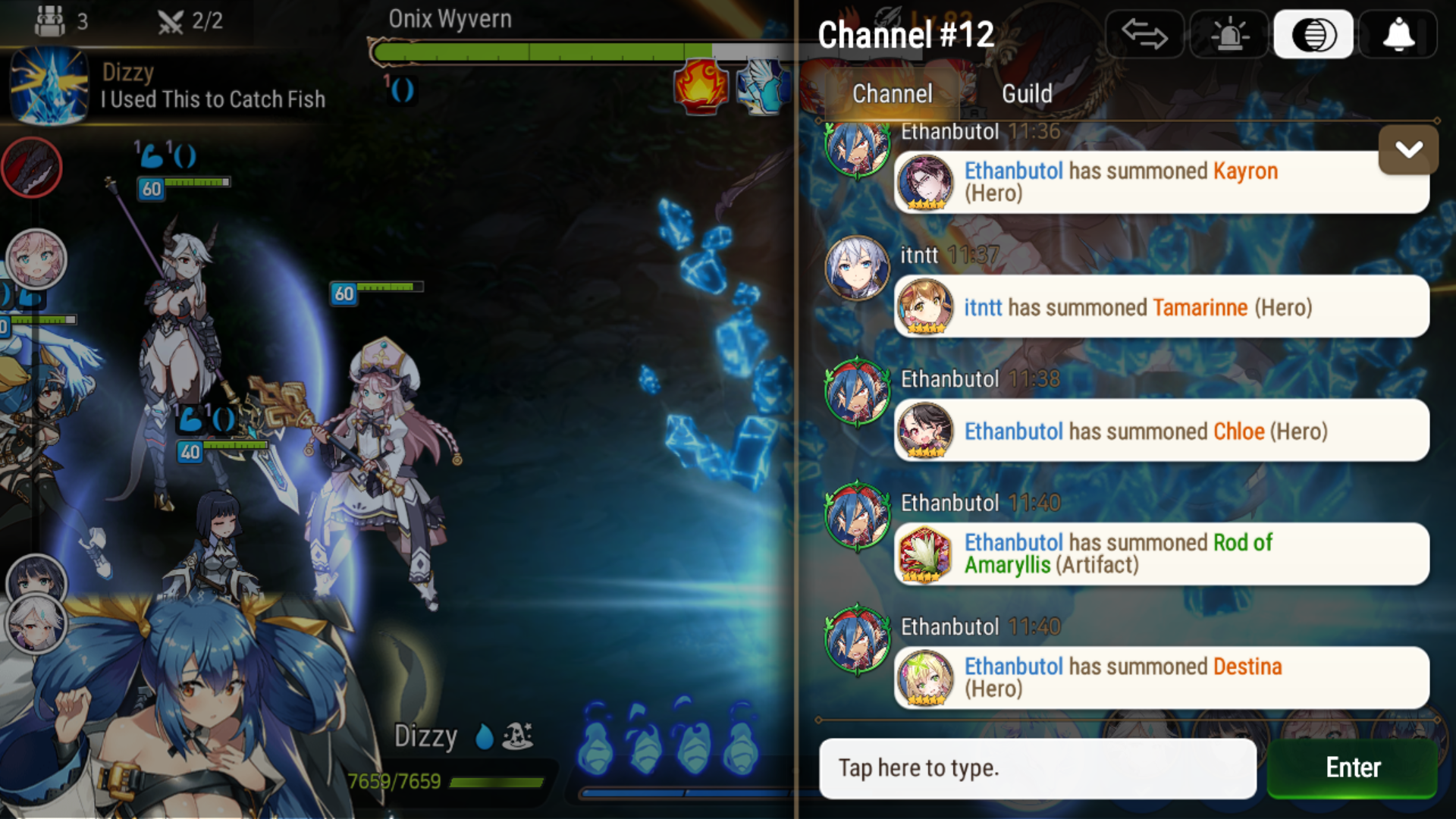Collapse the chat window with the chevron
This screenshot has width=1456, height=819.
1408,150
